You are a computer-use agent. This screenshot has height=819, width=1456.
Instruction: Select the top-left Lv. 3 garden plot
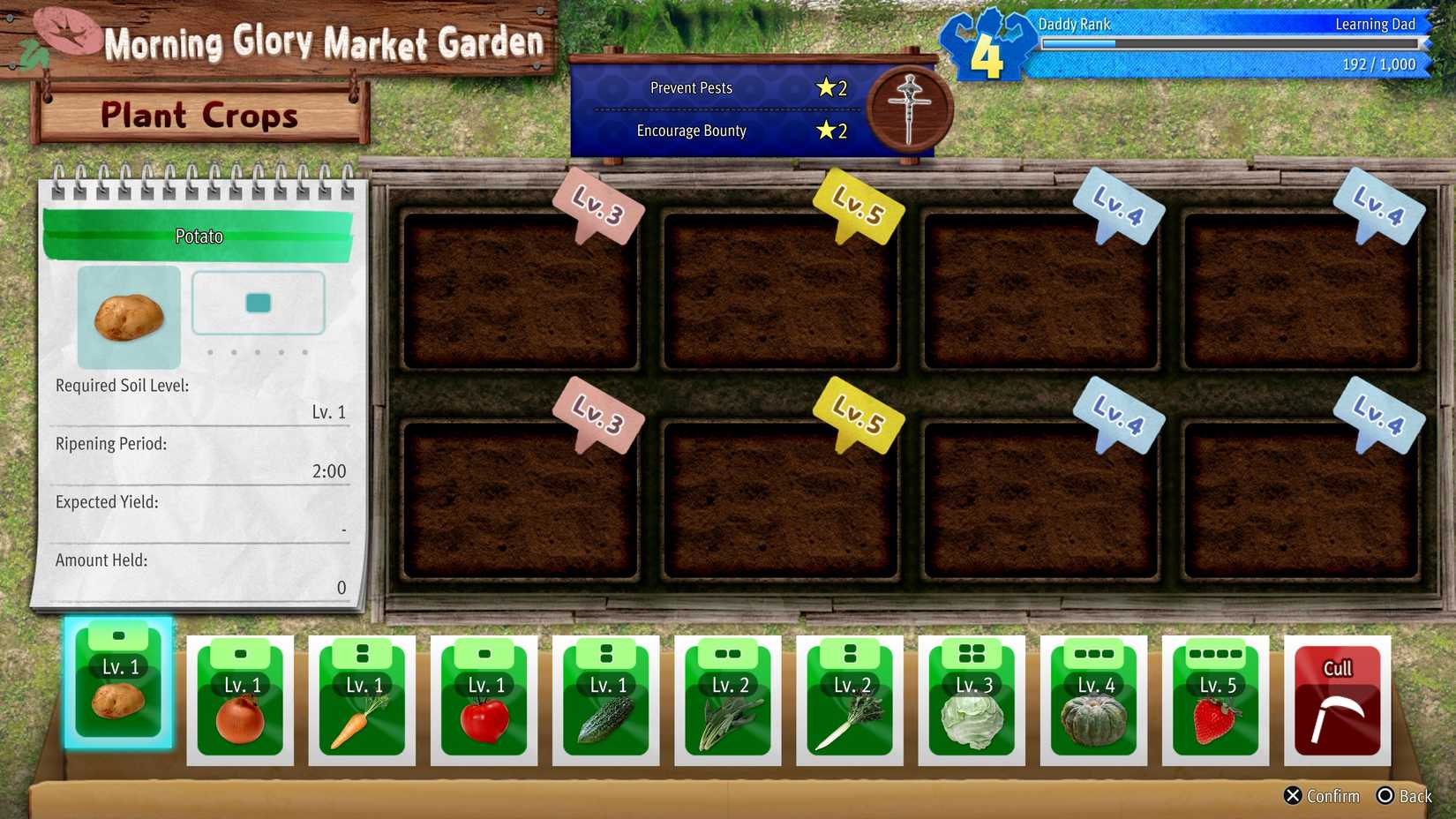coord(521,282)
